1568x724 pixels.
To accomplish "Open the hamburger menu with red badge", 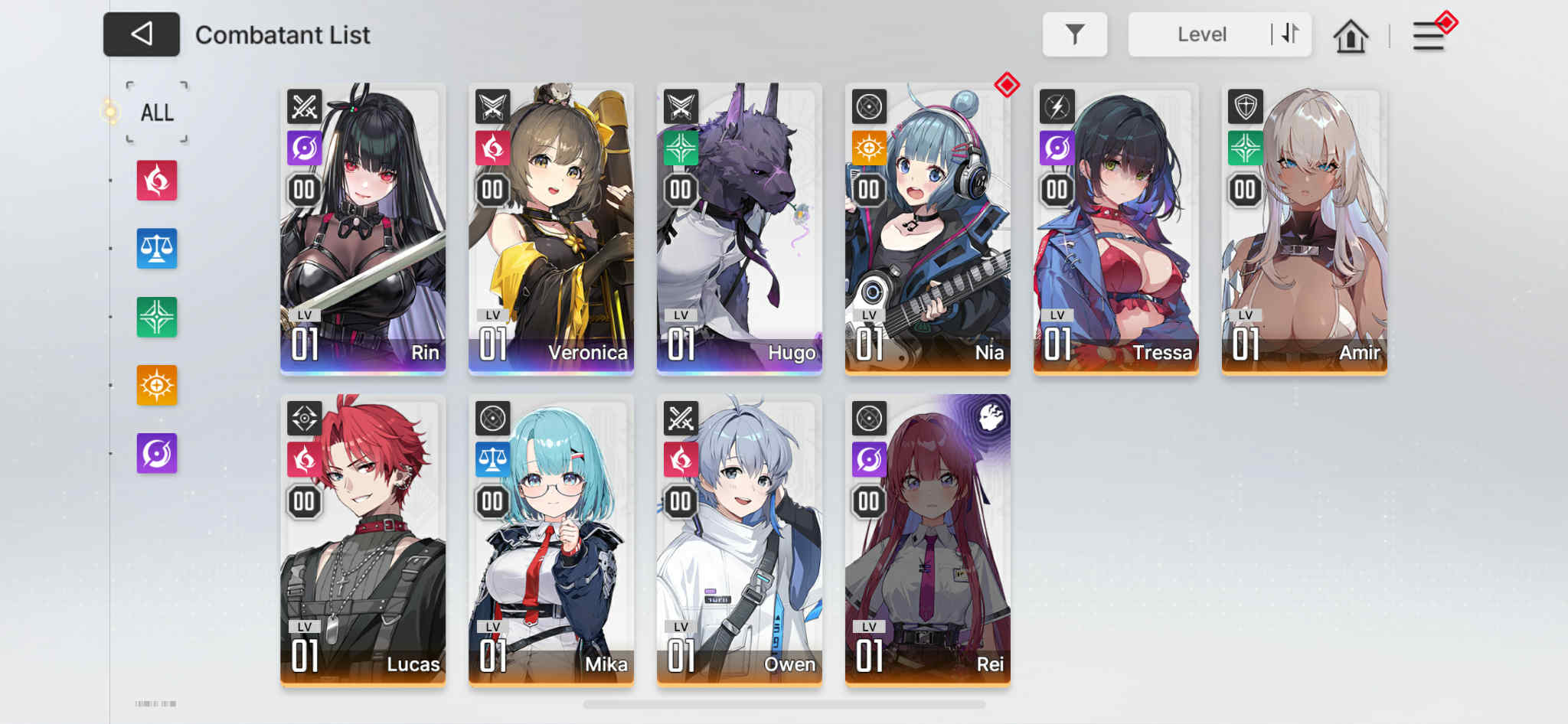I will [x=1429, y=35].
